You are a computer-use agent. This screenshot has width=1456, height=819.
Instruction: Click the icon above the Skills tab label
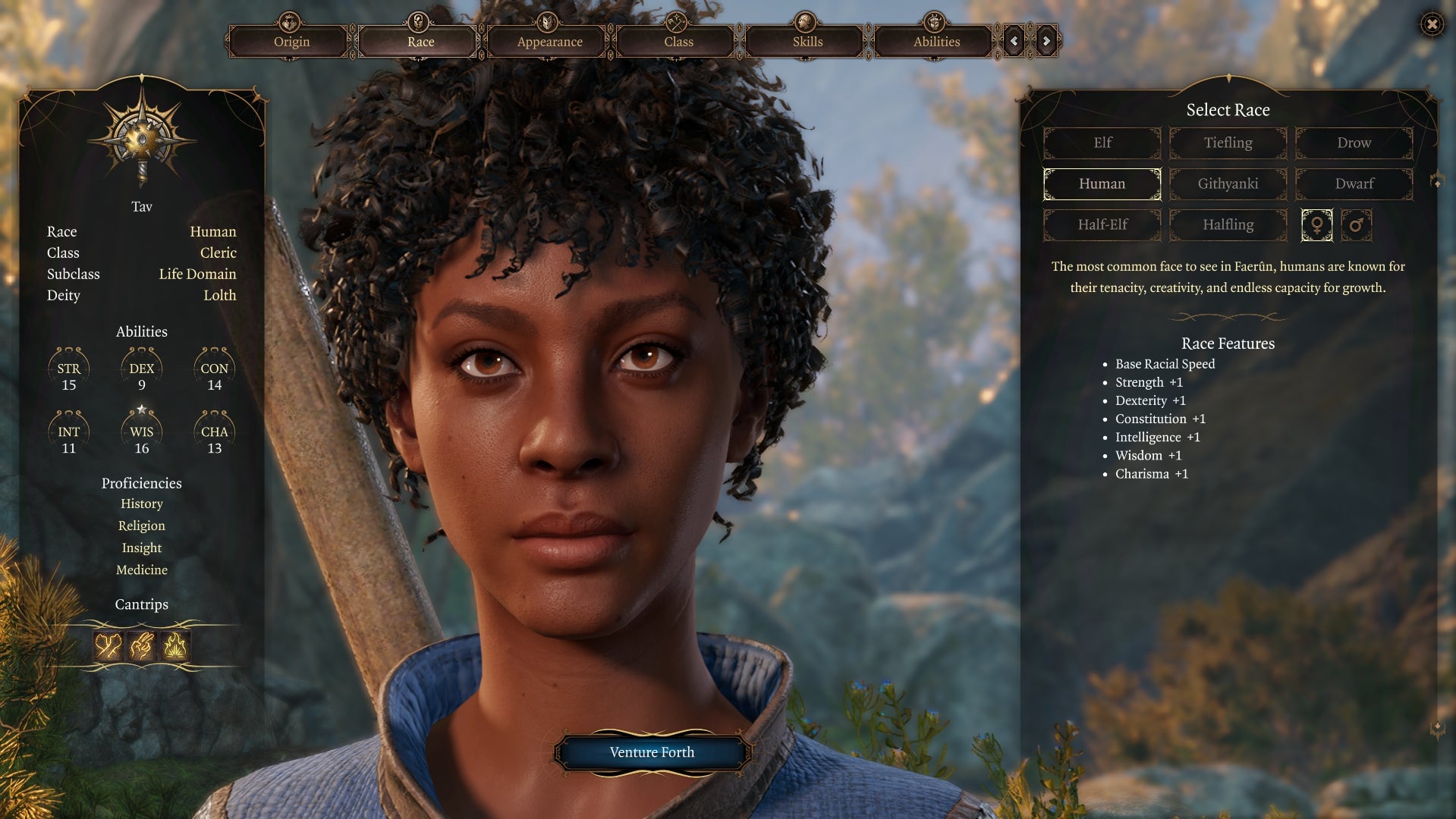coord(804,21)
